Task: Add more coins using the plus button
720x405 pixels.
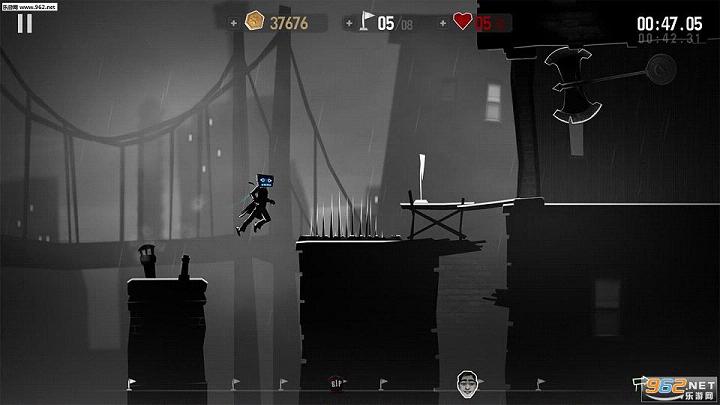Action: click(x=234, y=23)
